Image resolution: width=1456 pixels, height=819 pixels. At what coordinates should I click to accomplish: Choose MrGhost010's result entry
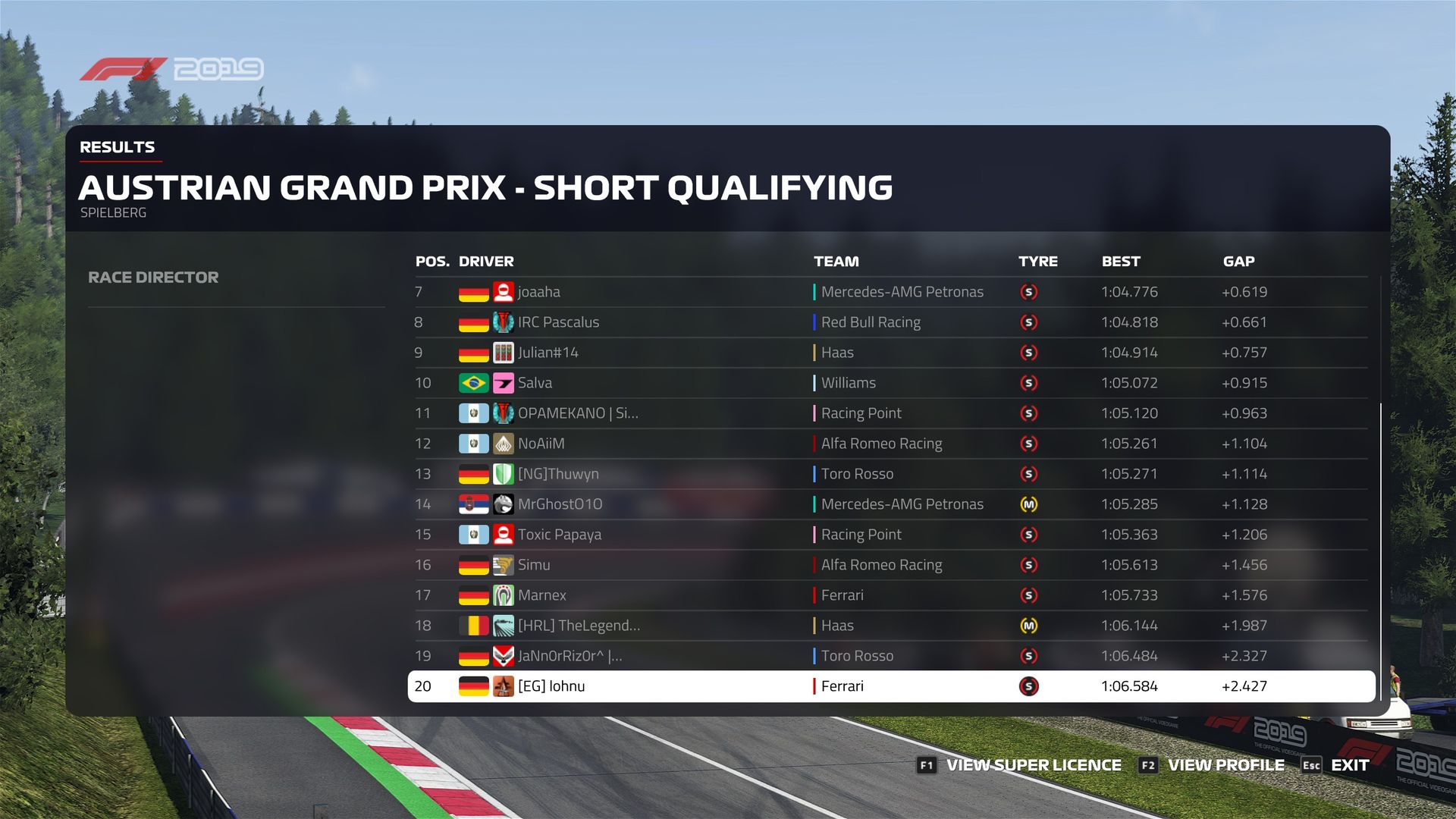click(560, 504)
